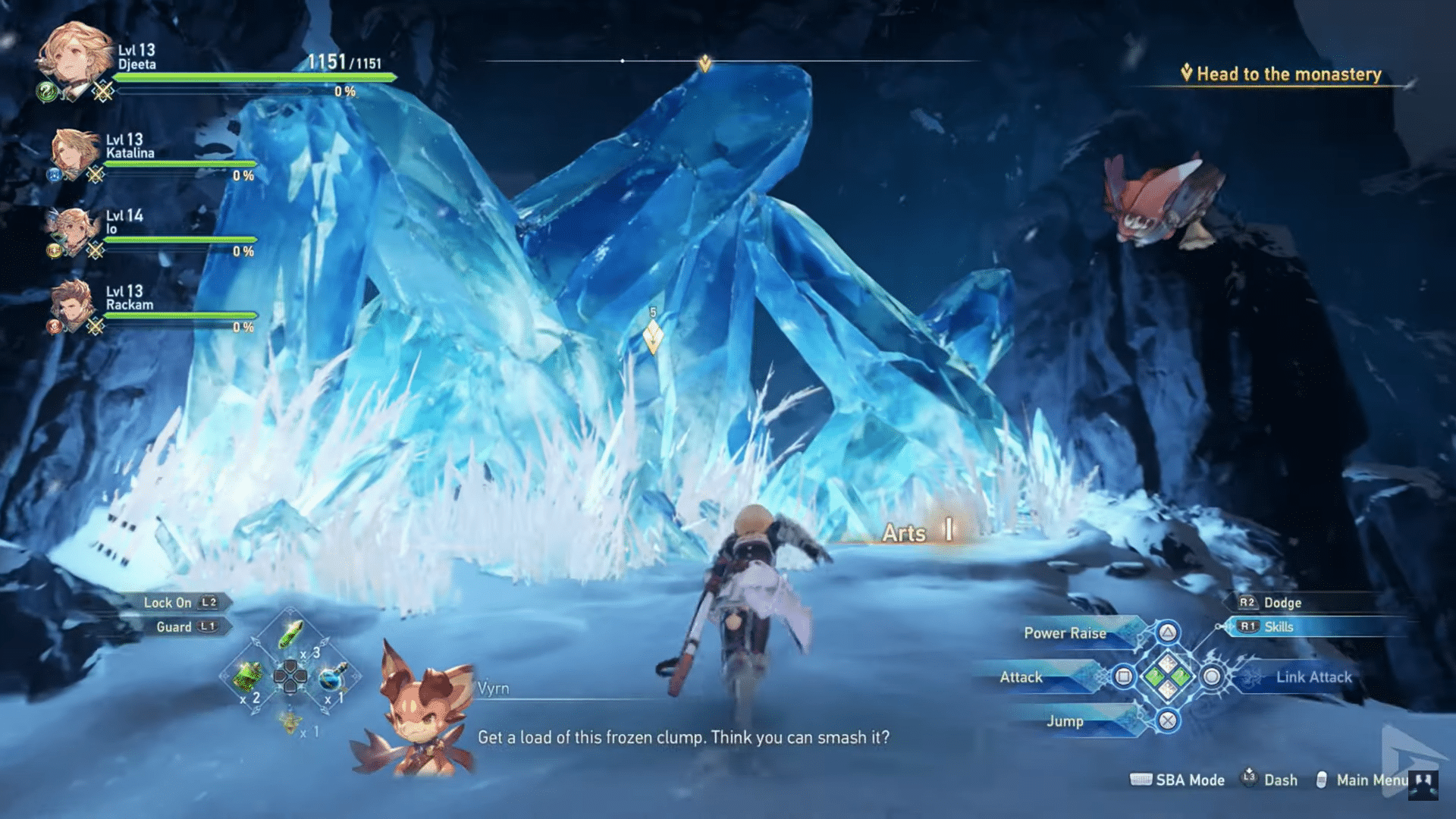Select Io's portrait in the party list
1456x819 pixels.
coord(72,227)
